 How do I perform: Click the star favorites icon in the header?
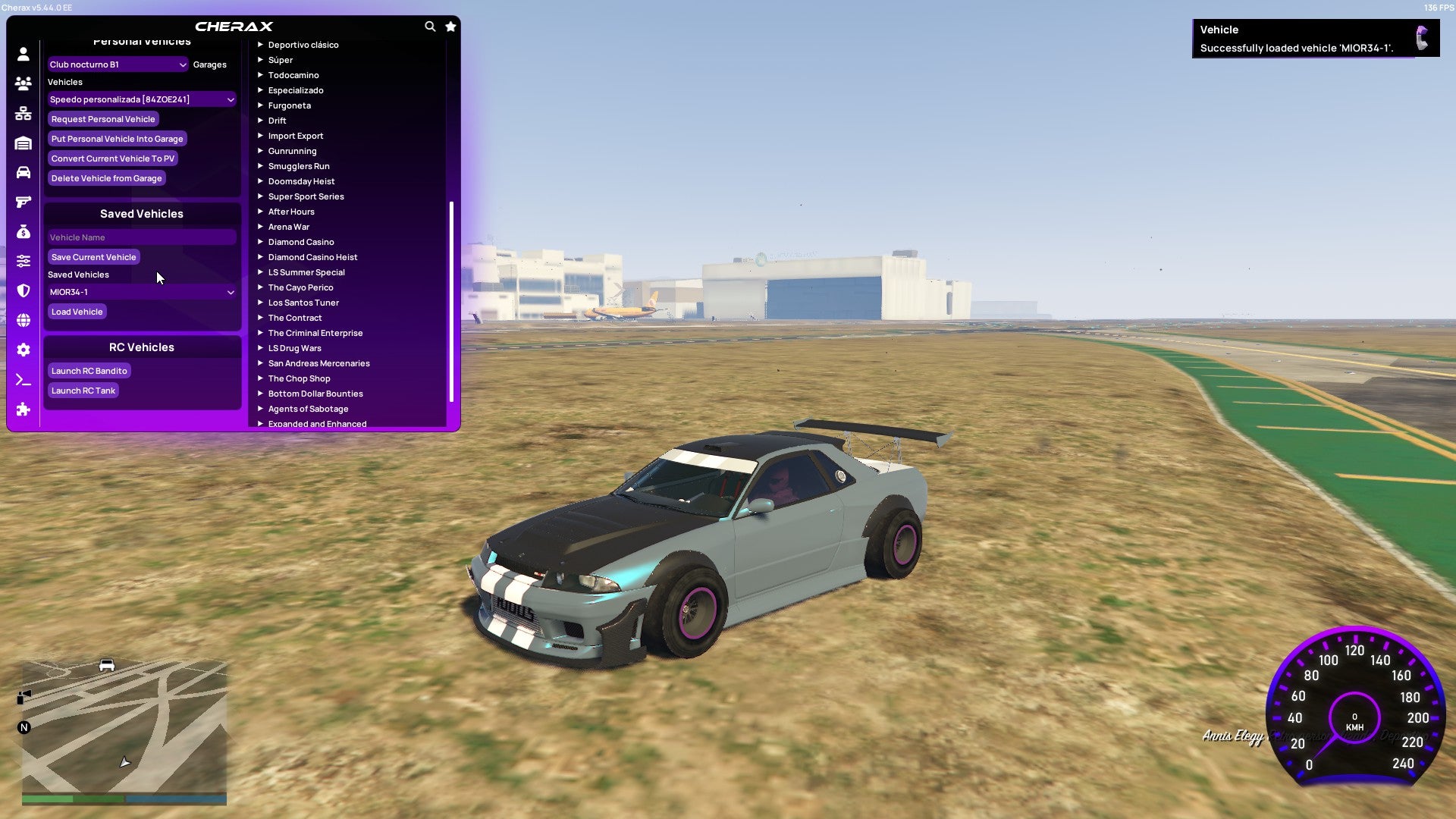tap(450, 26)
